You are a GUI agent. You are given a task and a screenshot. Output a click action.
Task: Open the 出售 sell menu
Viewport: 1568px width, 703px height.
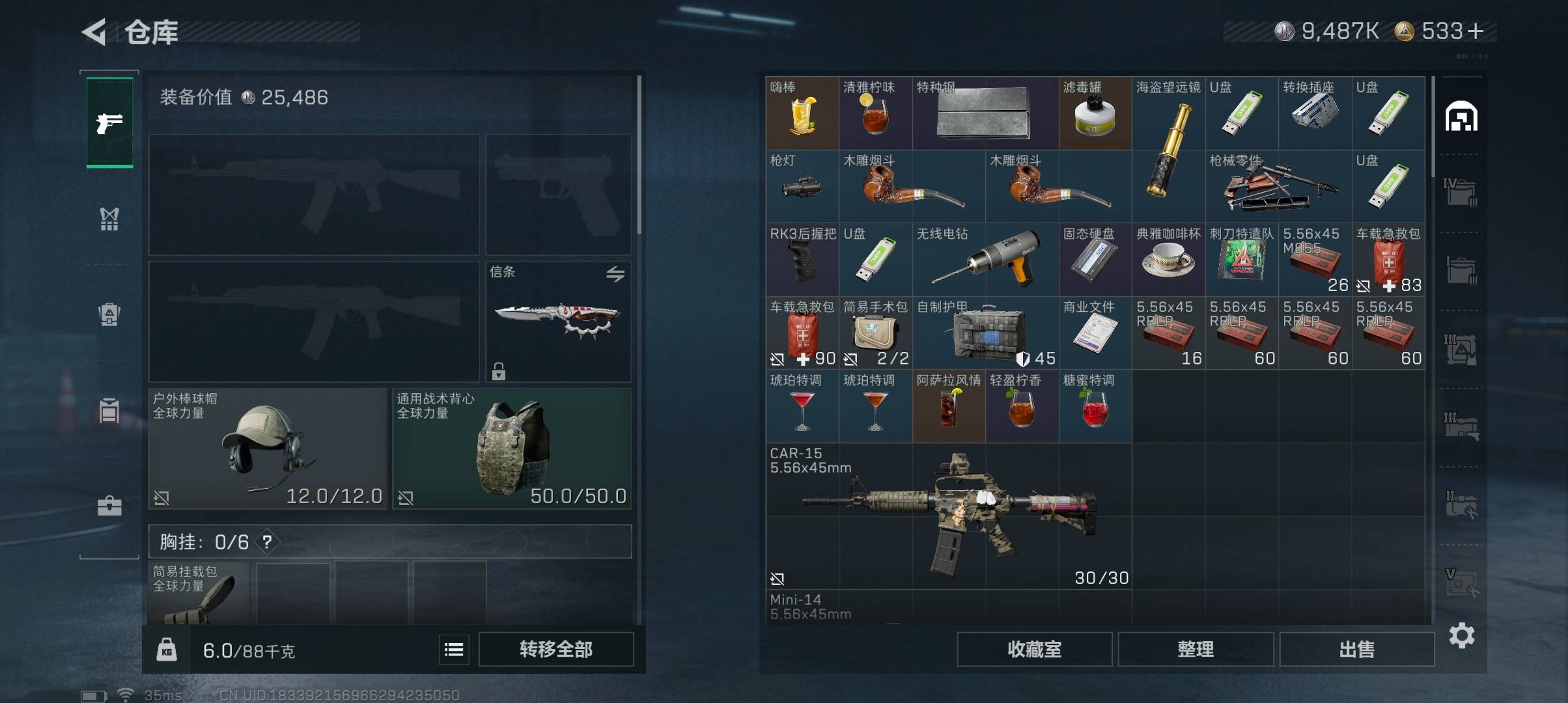point(1356,649)
